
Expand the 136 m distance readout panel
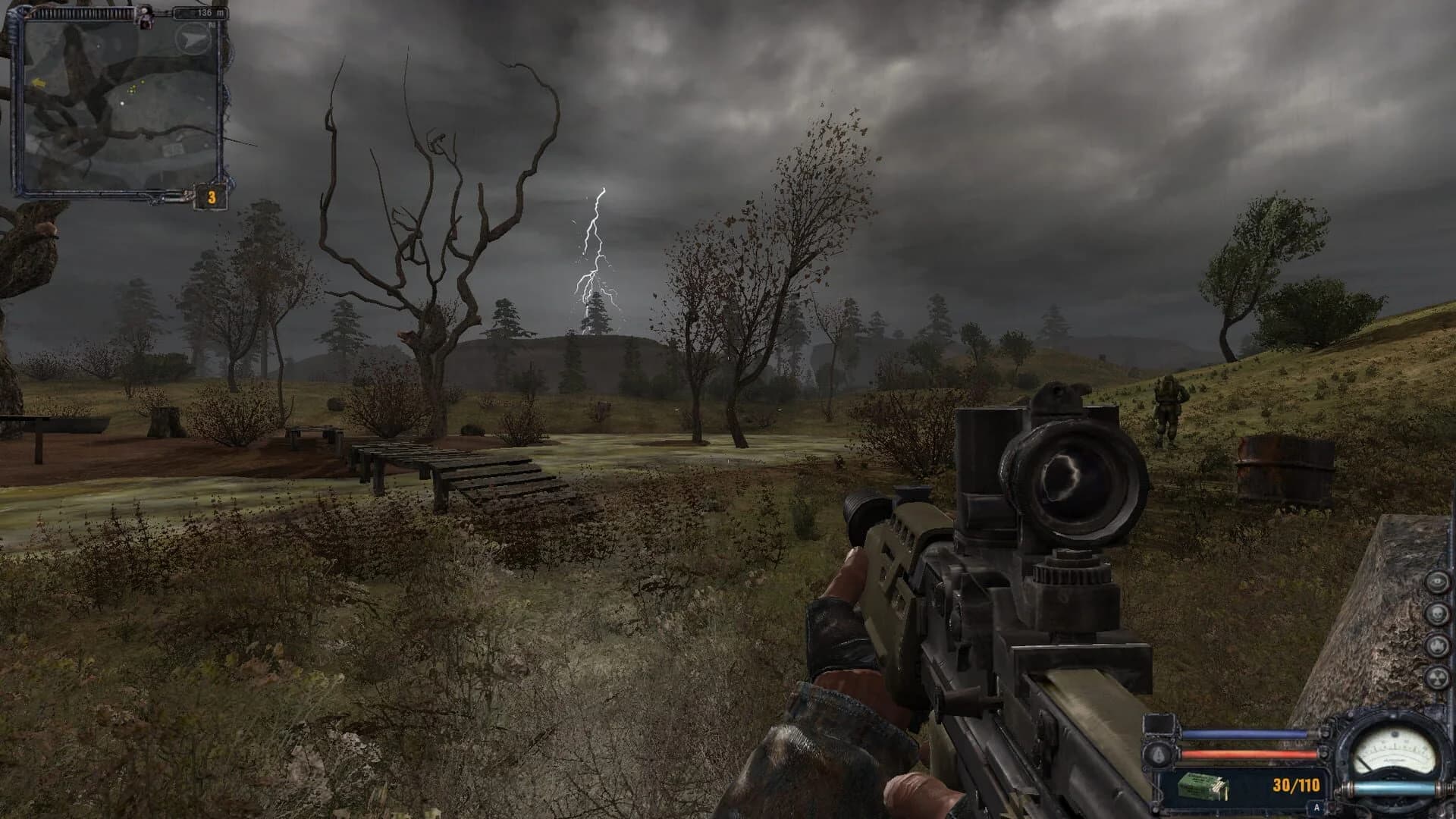(202, 12)
